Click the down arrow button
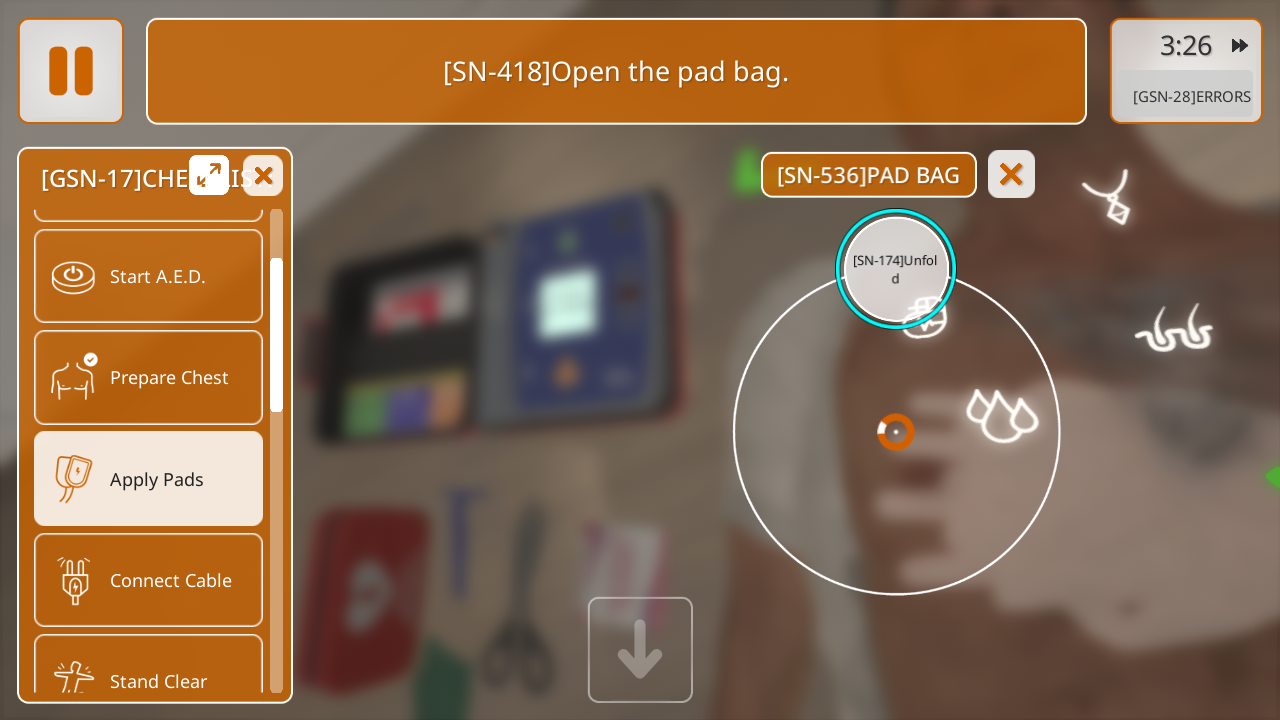 coord(640,650)
